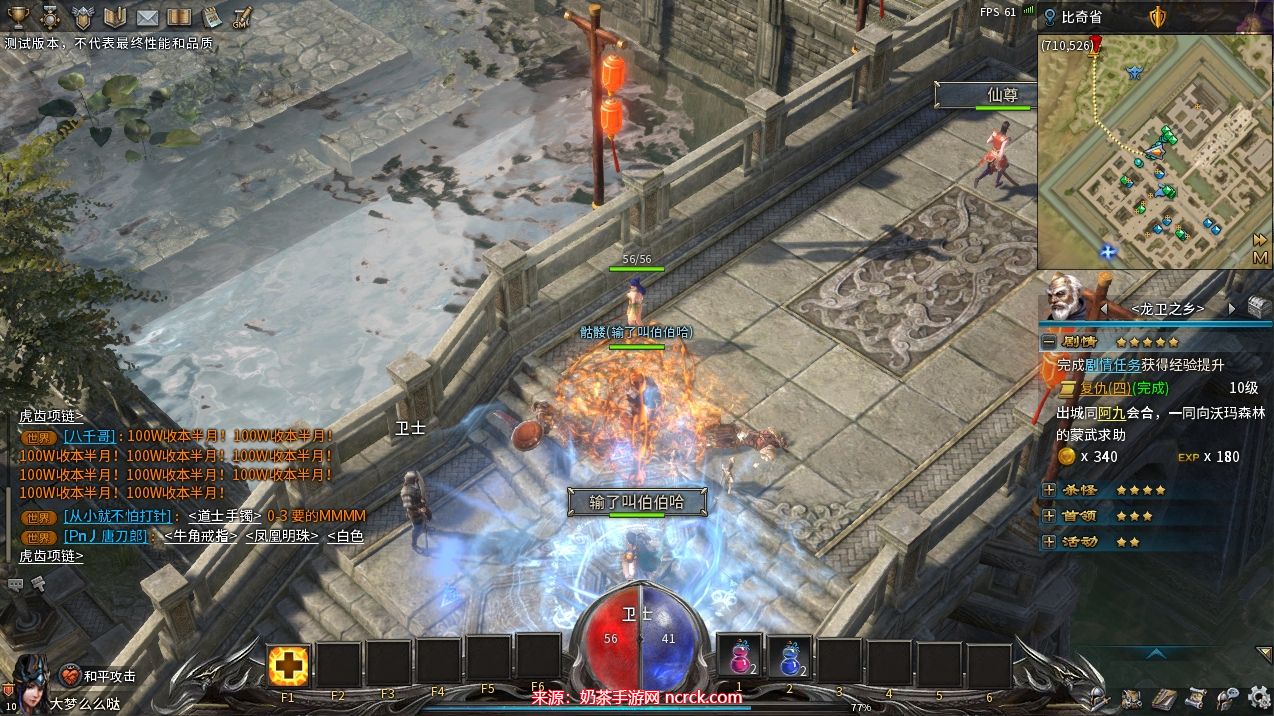
Task: Open the full map with M button
Action: [x=1260, y=258]
